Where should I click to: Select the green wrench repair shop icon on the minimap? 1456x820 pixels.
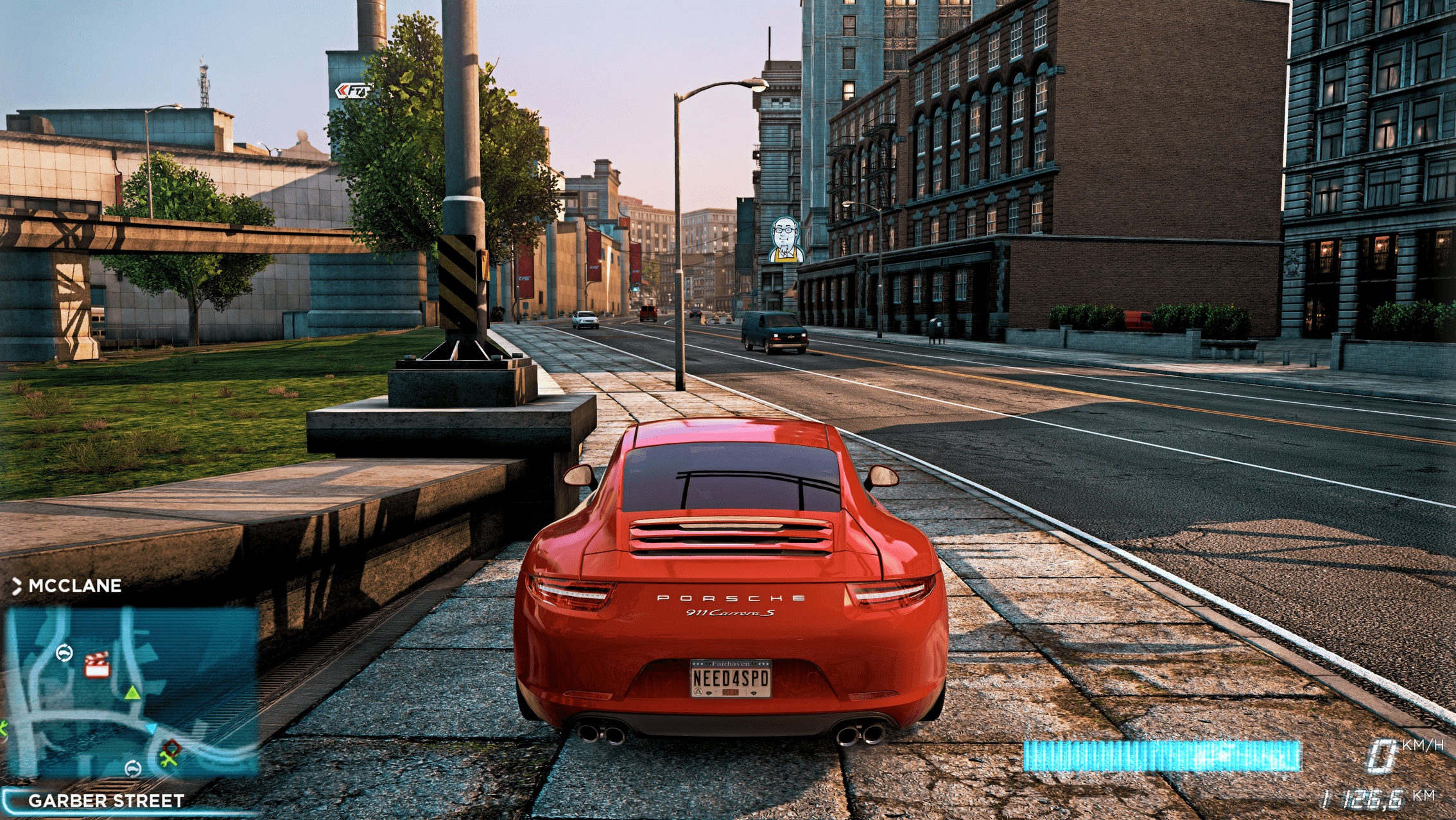pos(168,758)
